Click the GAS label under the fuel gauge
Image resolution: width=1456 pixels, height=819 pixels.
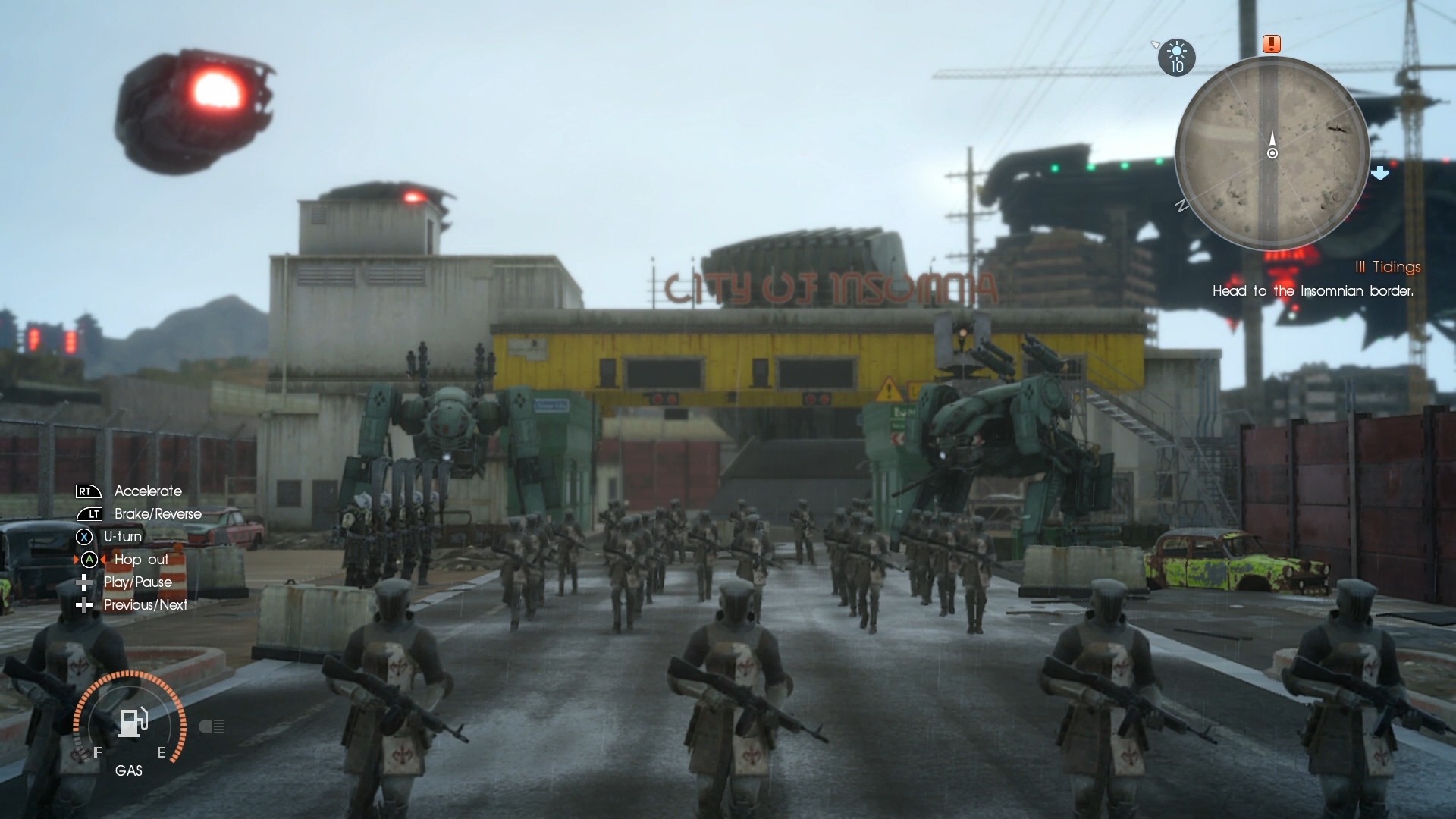(129, 770)
